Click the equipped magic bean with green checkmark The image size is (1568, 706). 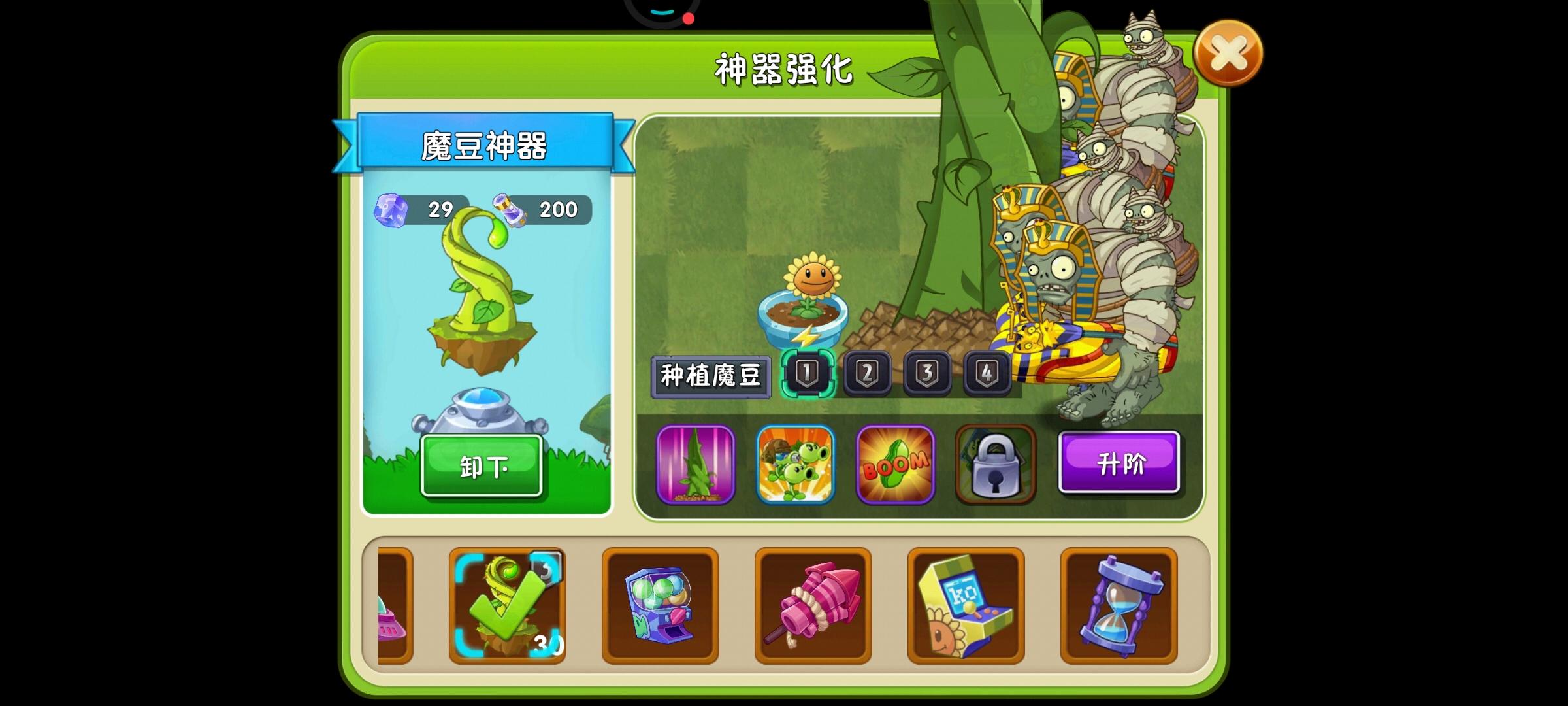pyautogui.click(x=509, y=604)
